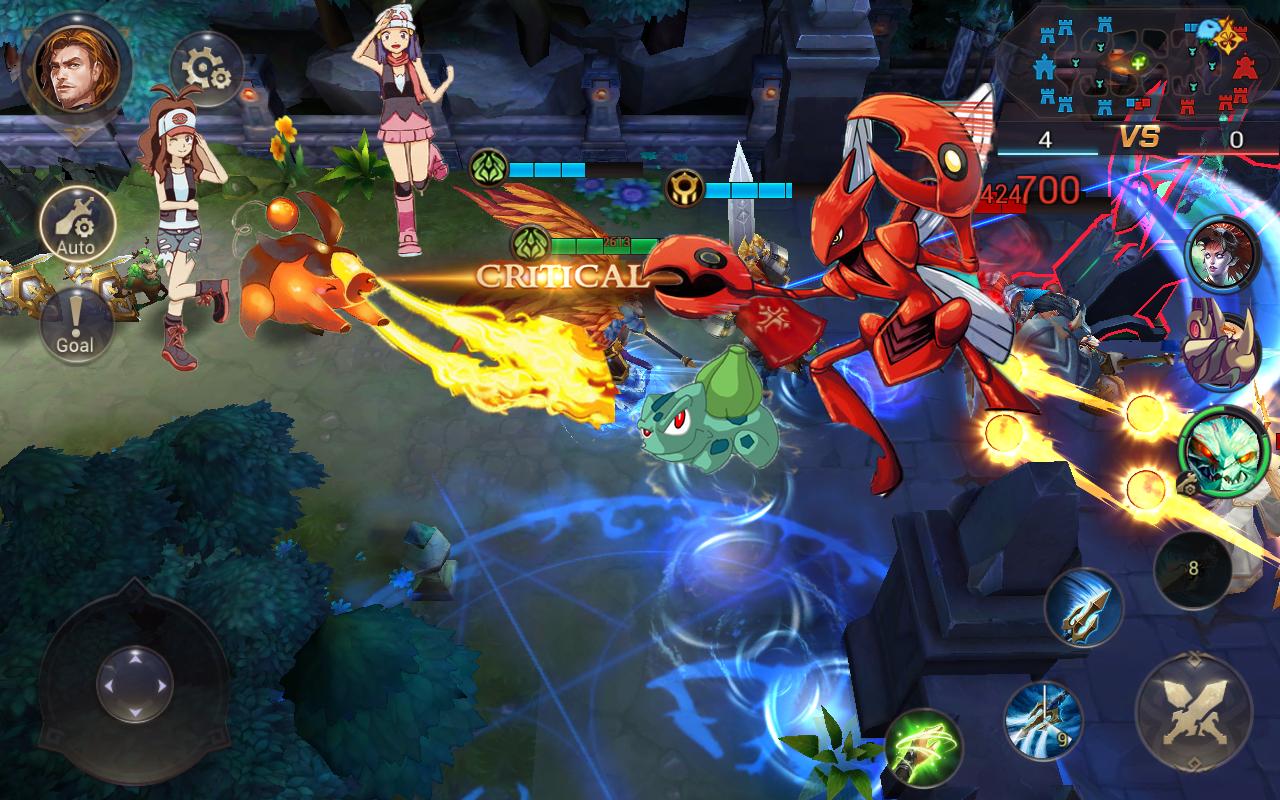Activate the spear skill showing cooldown 9

(x=1043, y=718)
